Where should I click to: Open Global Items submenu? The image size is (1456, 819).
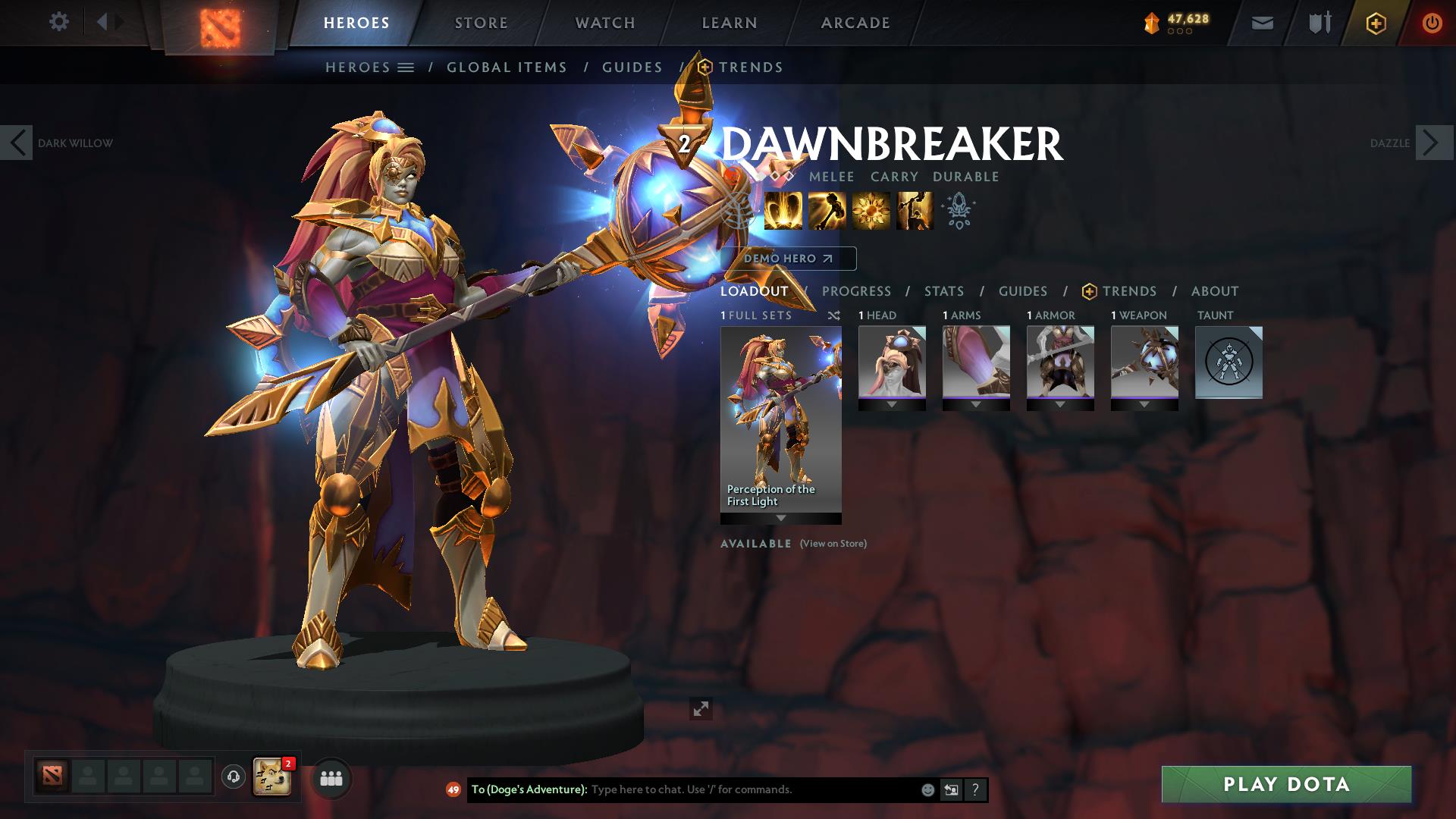point(507,67)
